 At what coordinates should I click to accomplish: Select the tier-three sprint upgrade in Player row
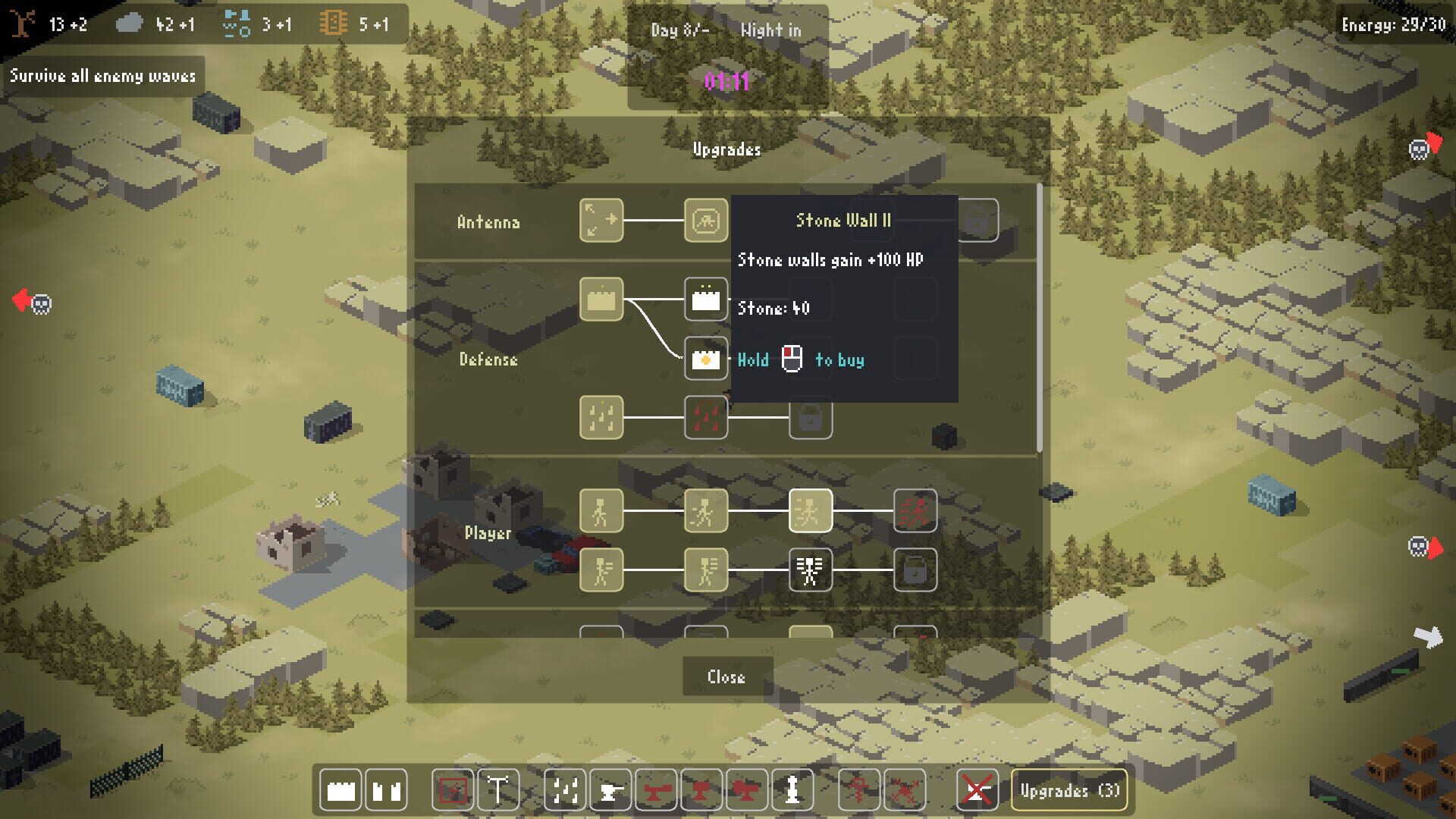(811, 512)
